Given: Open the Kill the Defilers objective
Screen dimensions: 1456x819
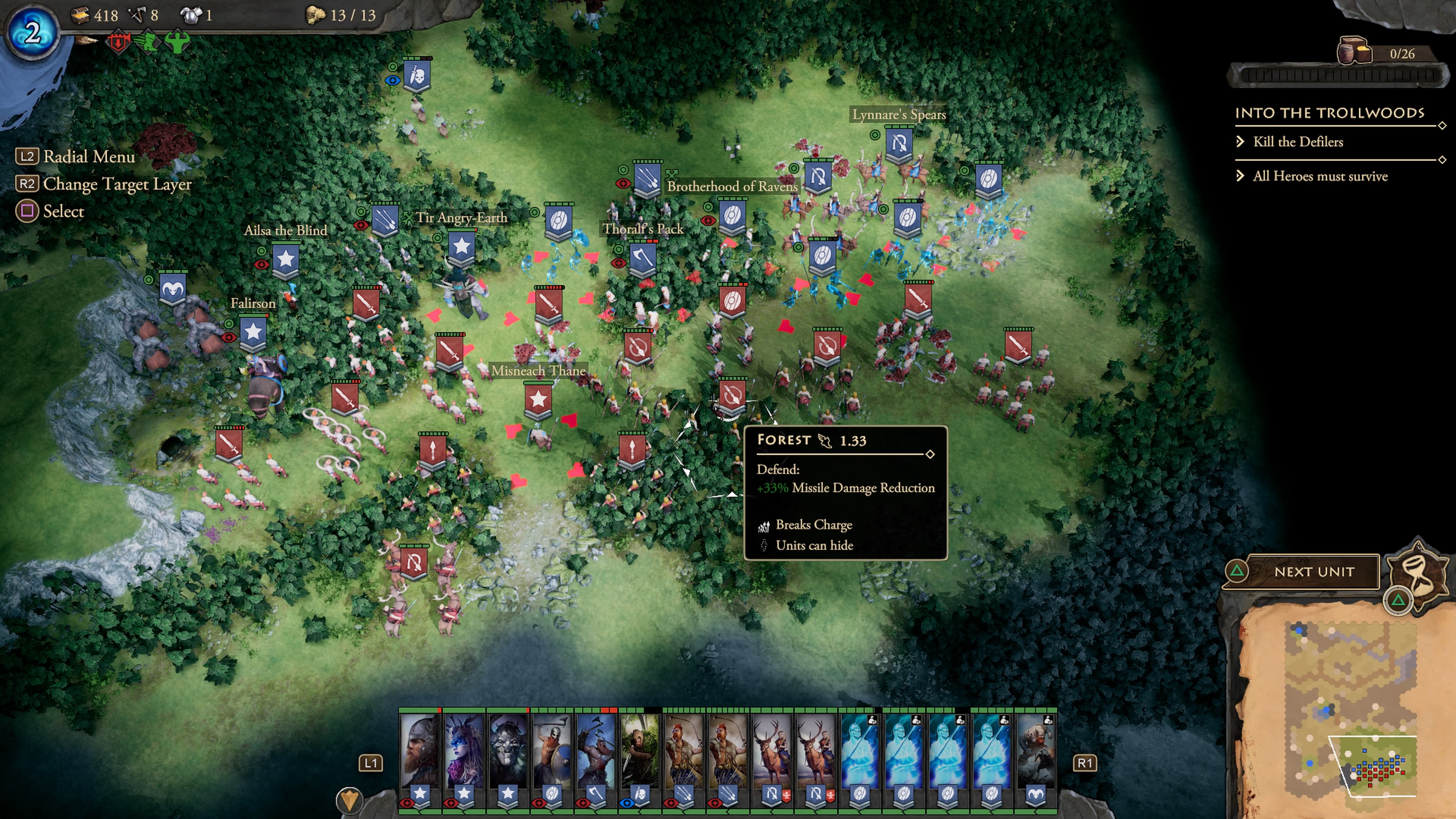Looking at the screenshot, I should coord(1298,142).
